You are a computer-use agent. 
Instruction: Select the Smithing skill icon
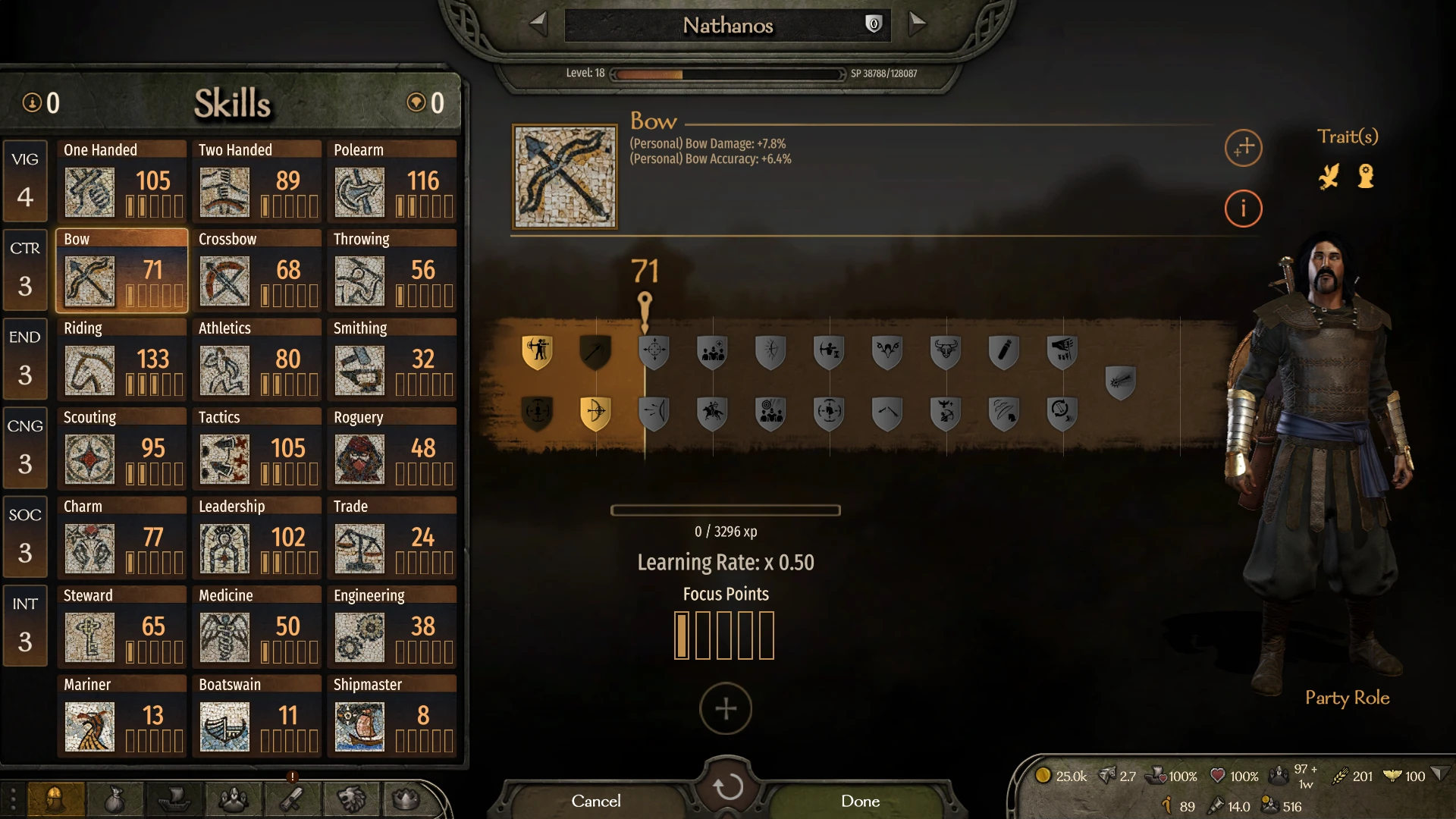[359, 371]
